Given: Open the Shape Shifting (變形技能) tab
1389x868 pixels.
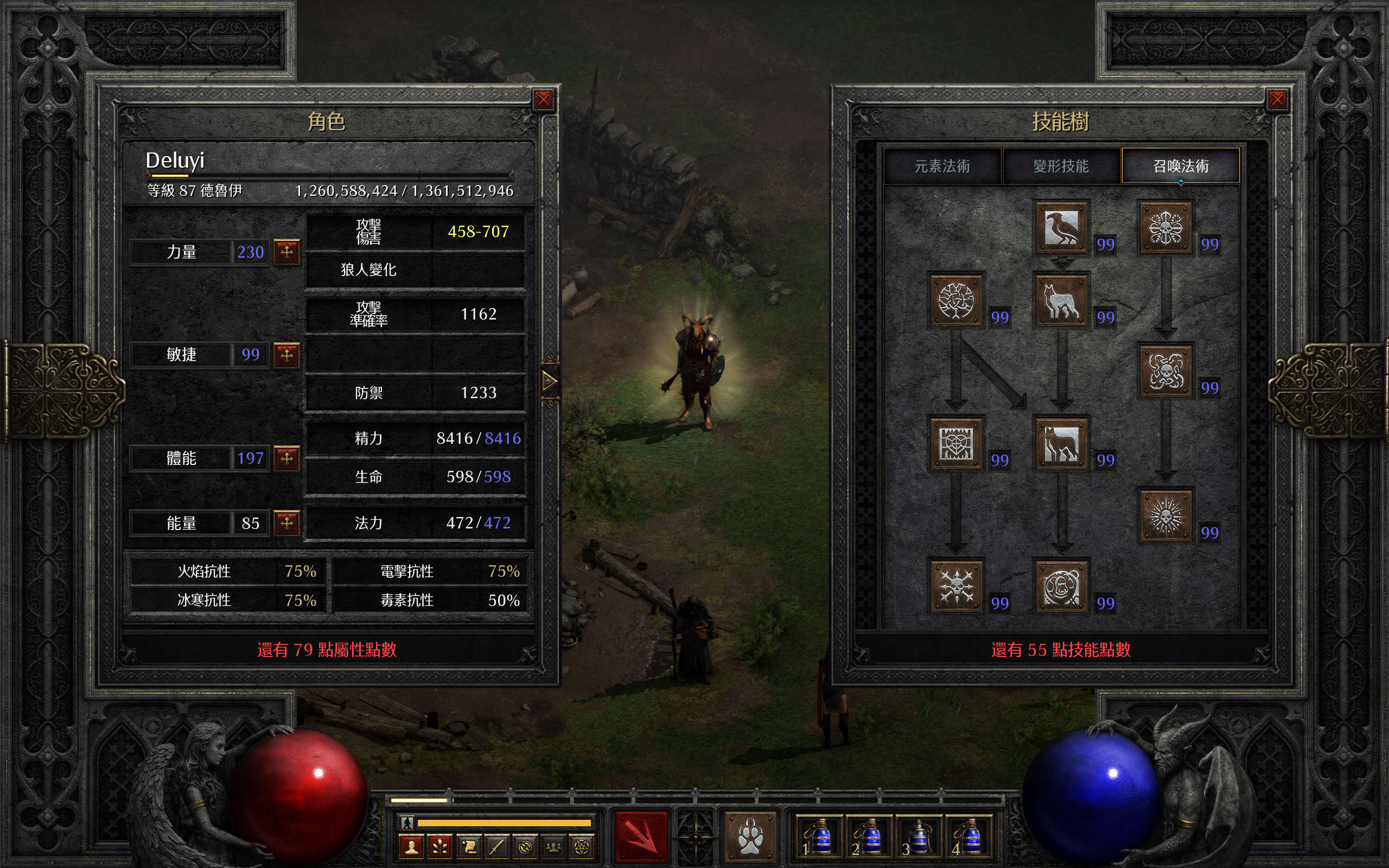Looking at the screenshot, I should coord(1061,167).
